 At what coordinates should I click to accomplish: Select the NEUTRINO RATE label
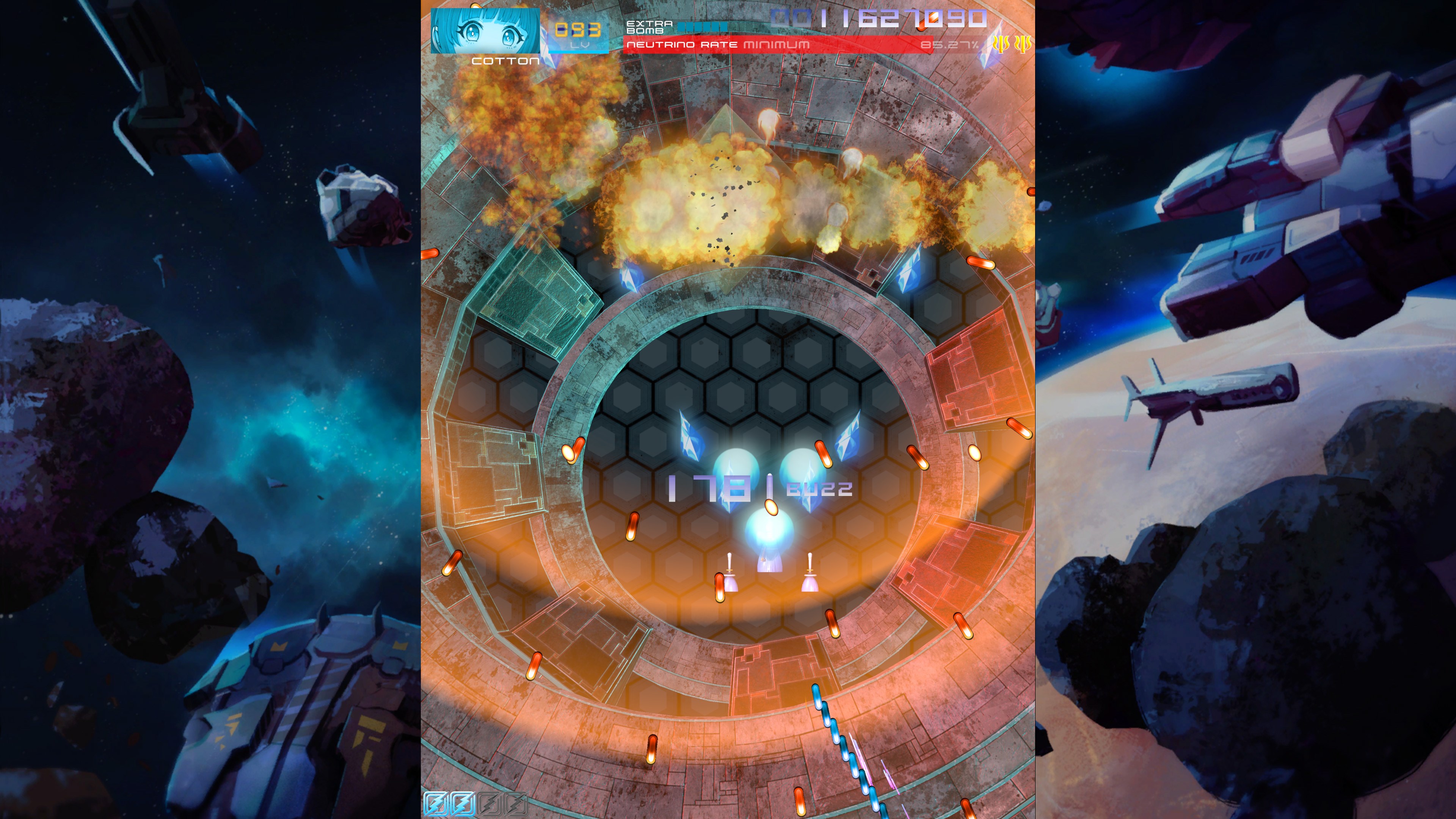coord(683,45)
